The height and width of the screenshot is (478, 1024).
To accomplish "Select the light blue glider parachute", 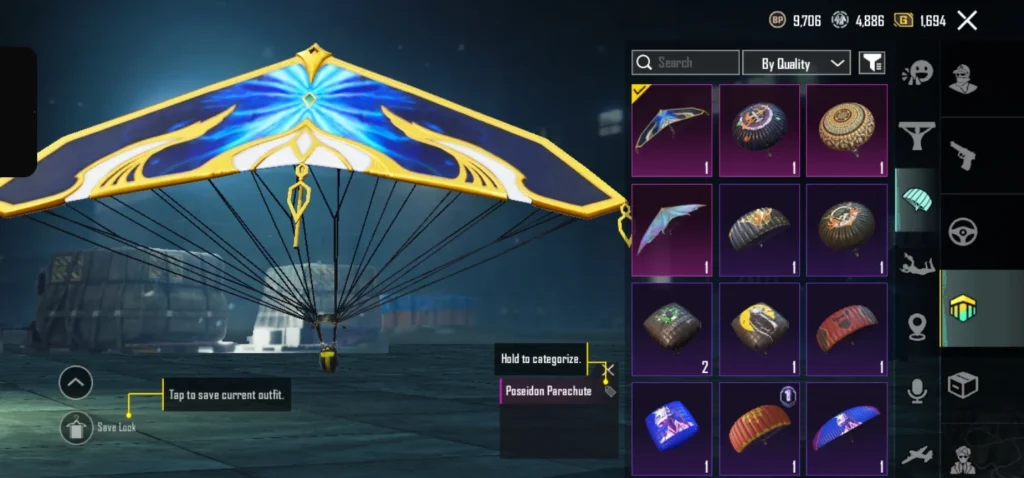I will [672, 229].
